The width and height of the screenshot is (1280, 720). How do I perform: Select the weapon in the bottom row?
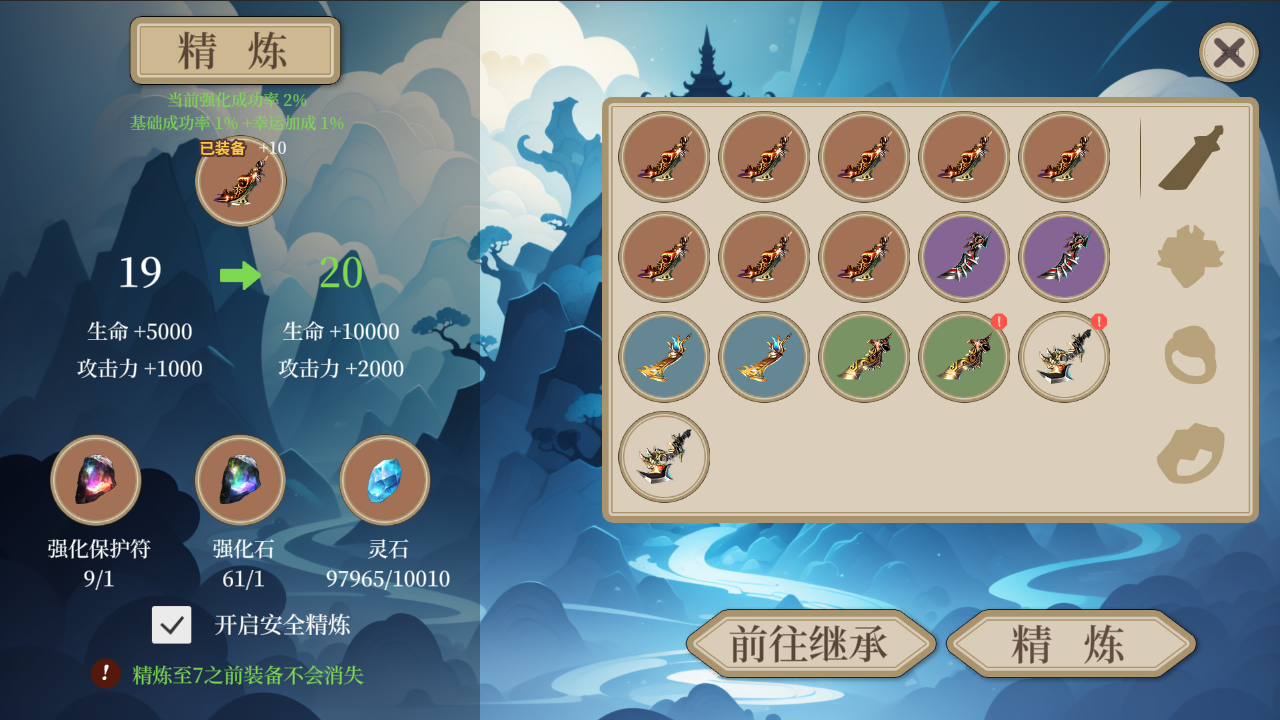pos(664,456)
